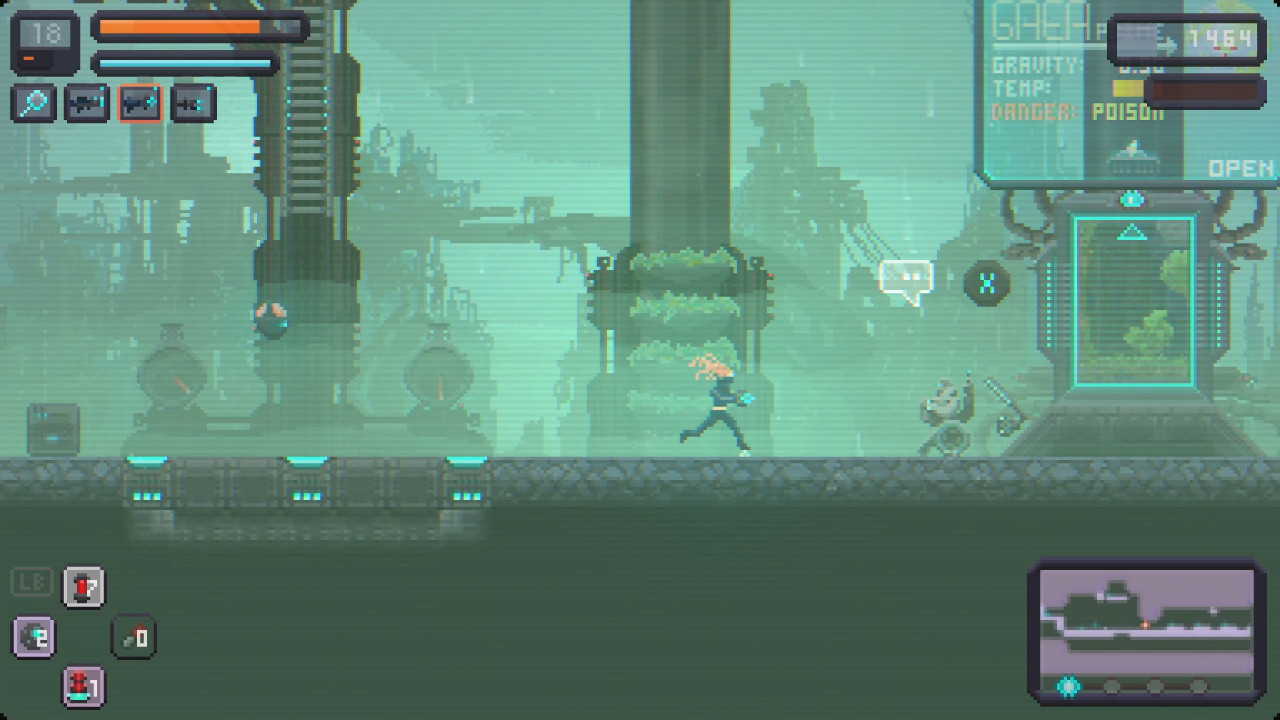Expand the eye marker atop the portal frame
The image size is (1280, 720).
tap(1131, 198)
